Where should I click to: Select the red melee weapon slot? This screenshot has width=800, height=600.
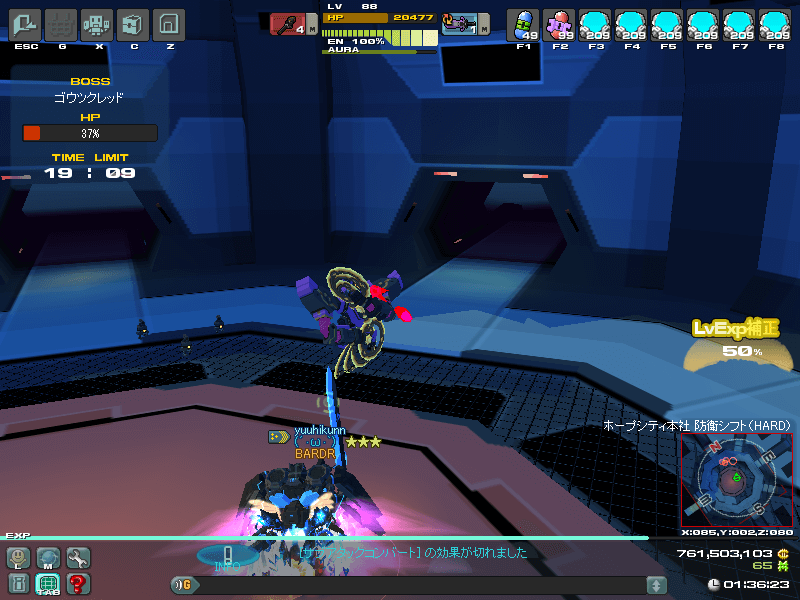289,24
